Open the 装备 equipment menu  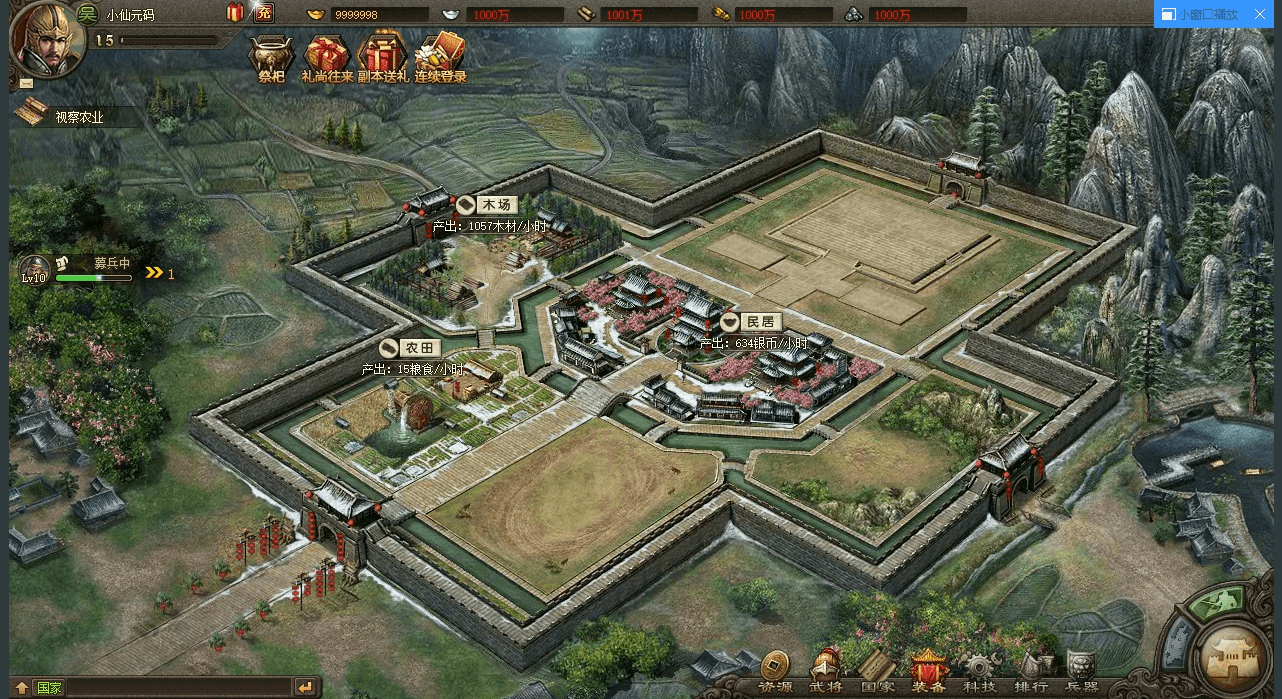pyautogui.click(x=928, y=670)
